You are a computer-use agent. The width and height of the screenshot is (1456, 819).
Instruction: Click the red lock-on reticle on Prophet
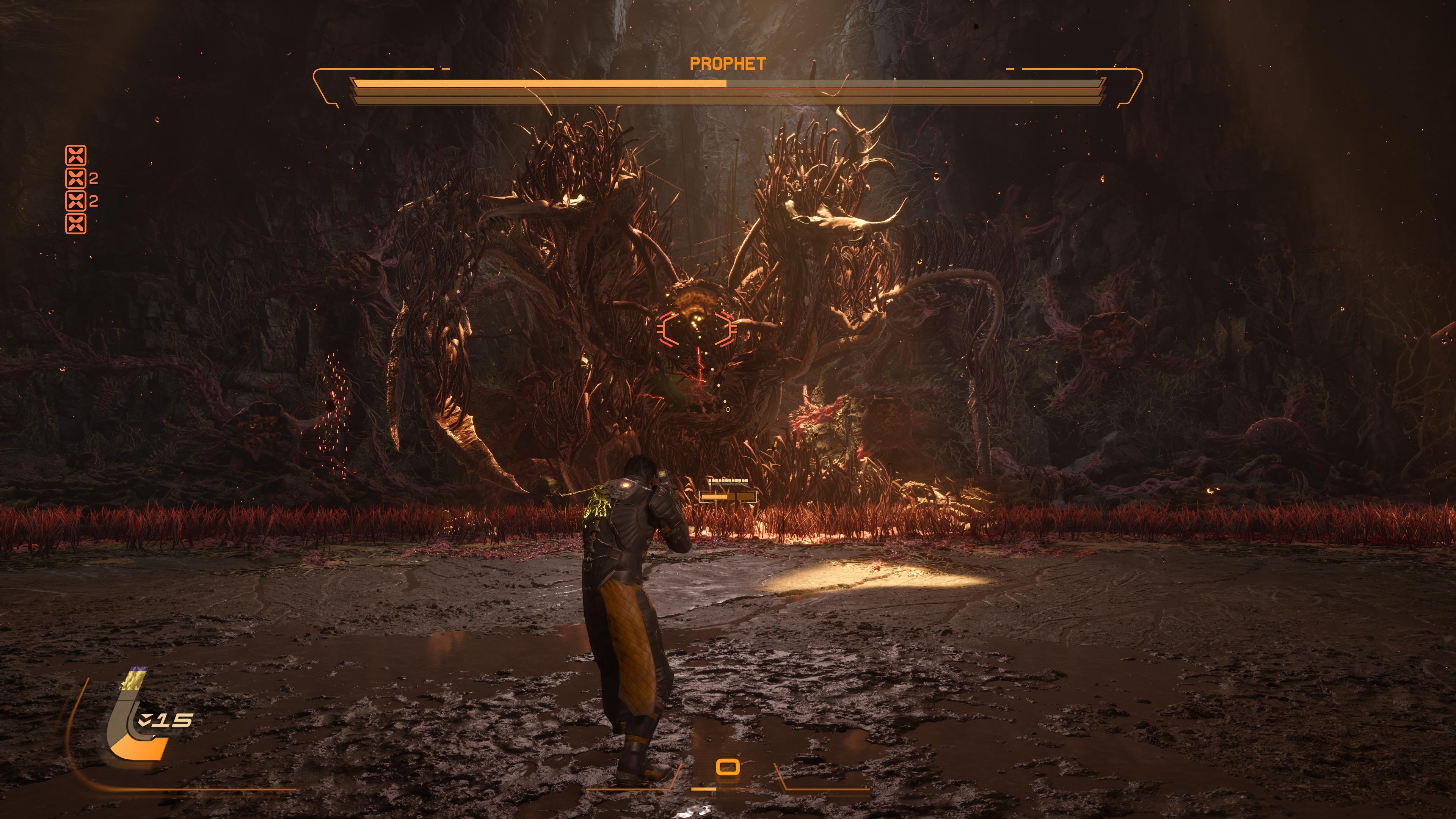(696, 328)
